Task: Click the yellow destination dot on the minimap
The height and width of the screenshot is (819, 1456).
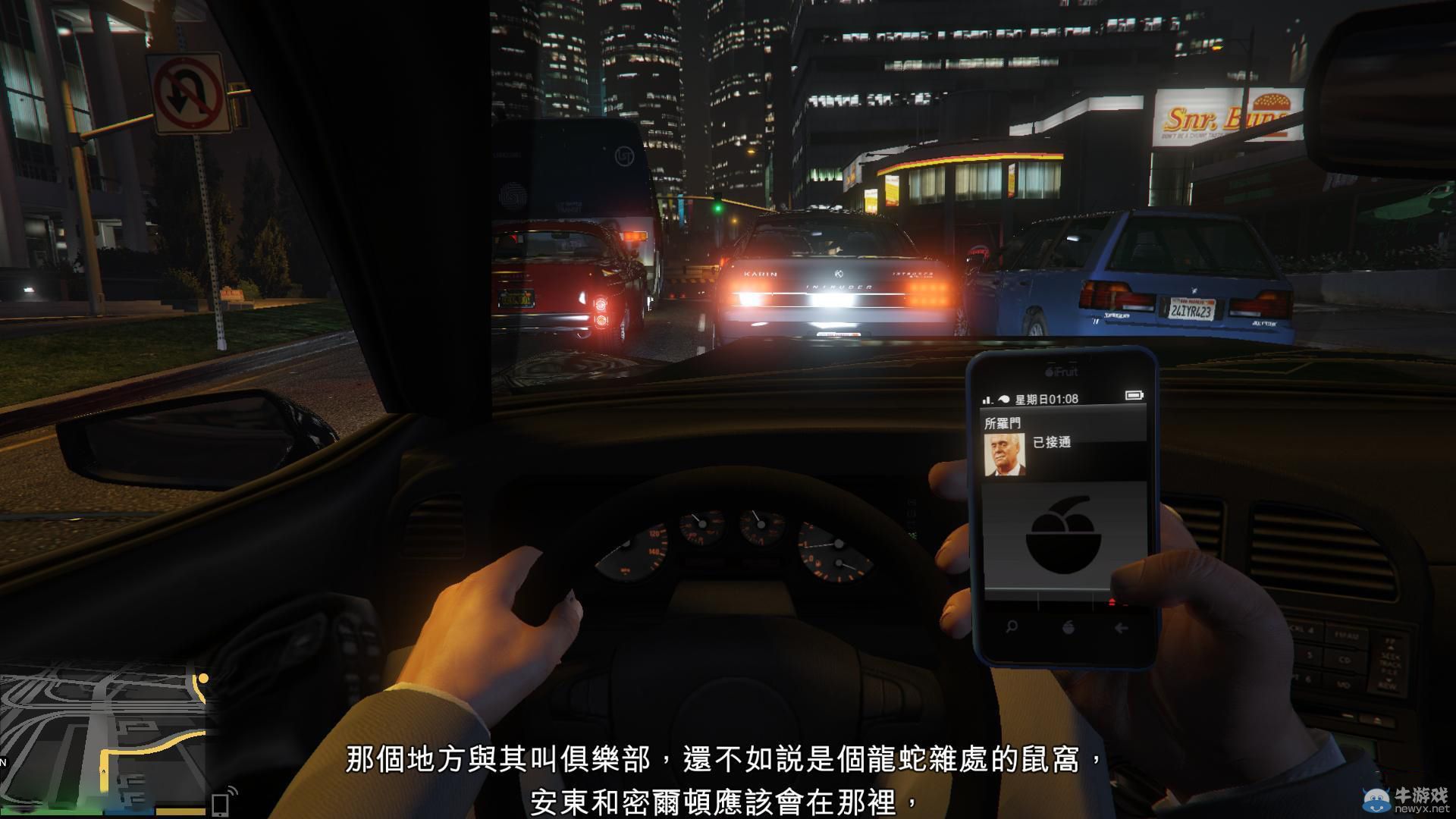Action: coord(203,679)
